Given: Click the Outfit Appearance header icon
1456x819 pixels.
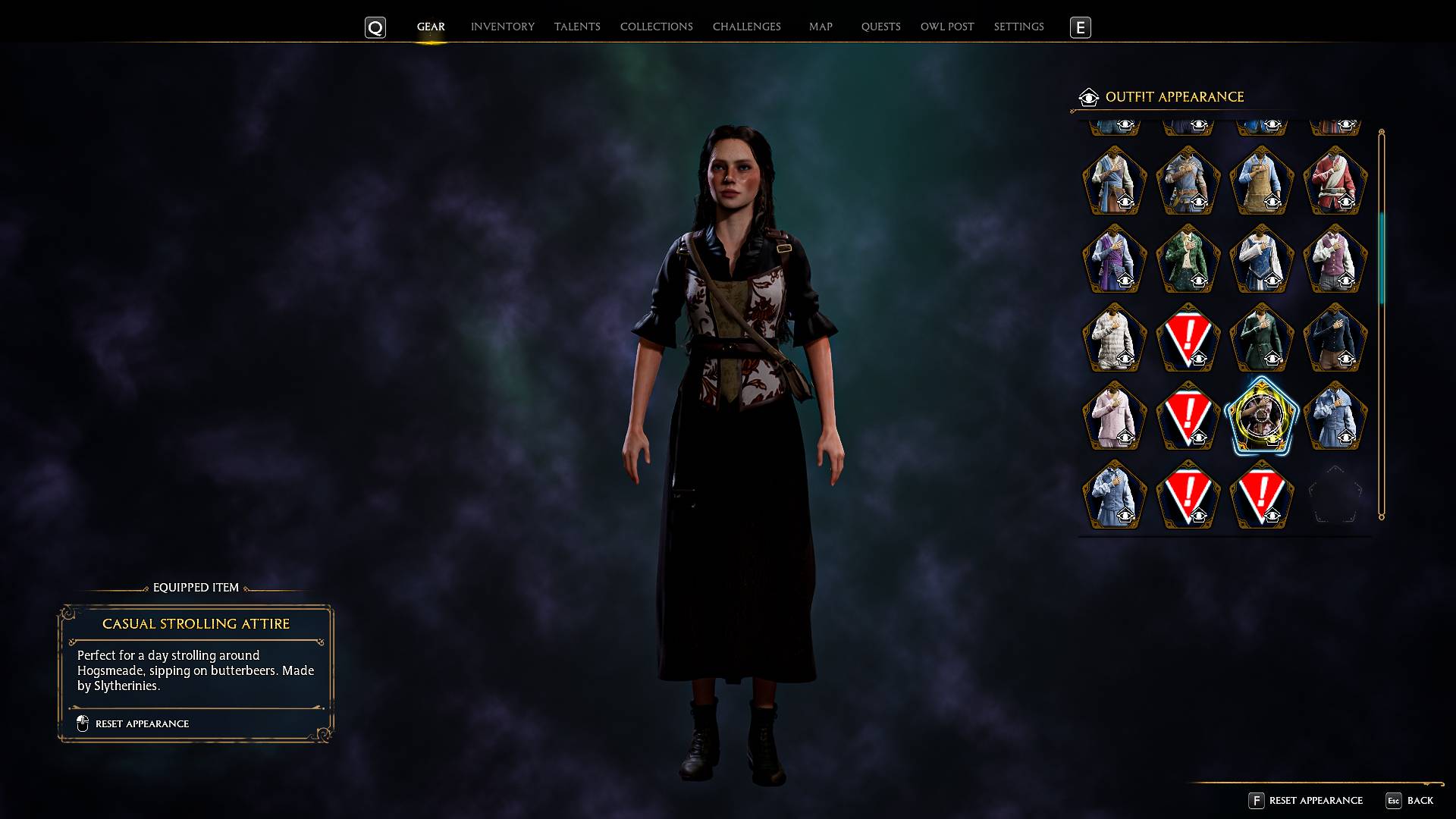Looking at the screenshot, I should [x=1088, y=97].
